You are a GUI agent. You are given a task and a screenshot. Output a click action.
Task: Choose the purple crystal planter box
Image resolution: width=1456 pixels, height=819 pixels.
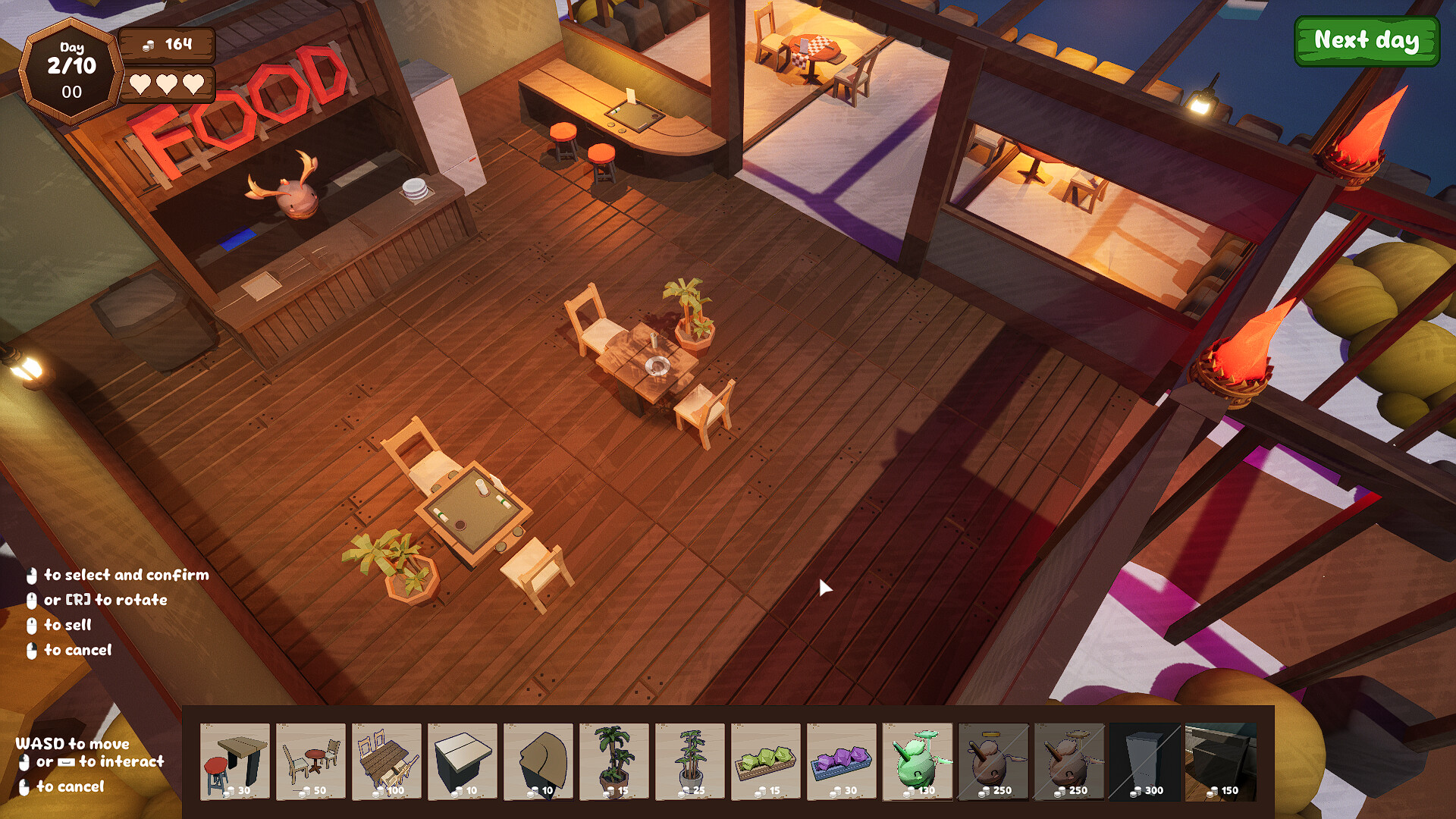click(842, 761)
